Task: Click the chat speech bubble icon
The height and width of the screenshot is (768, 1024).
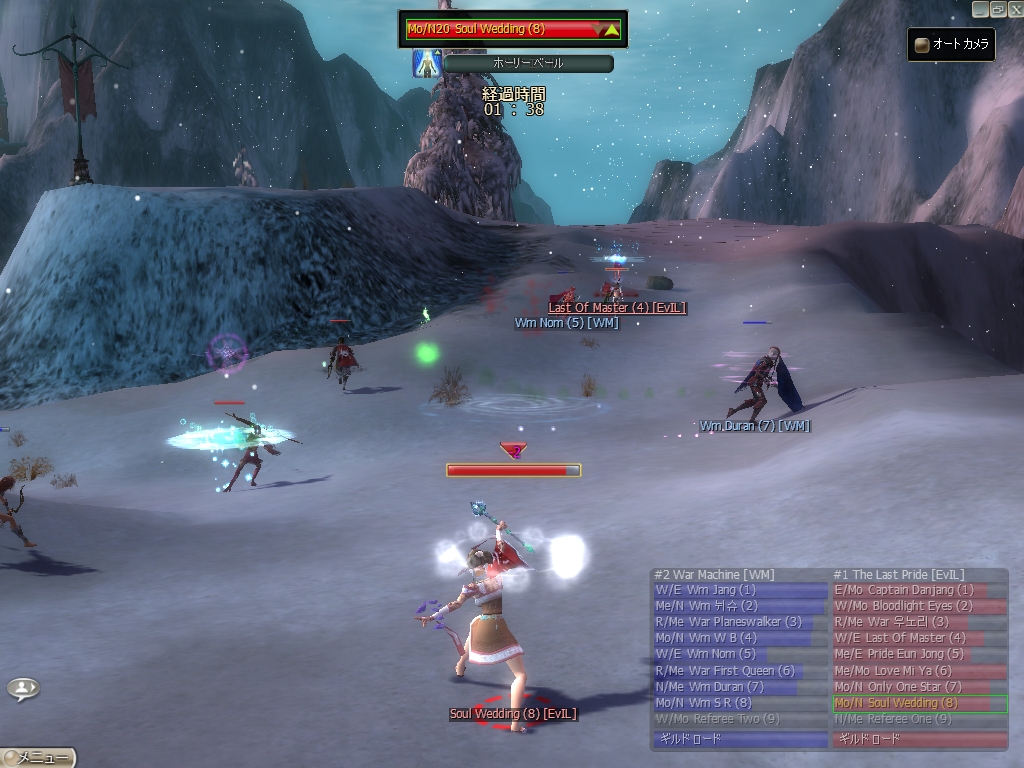Action: click(x=24, y=688)
